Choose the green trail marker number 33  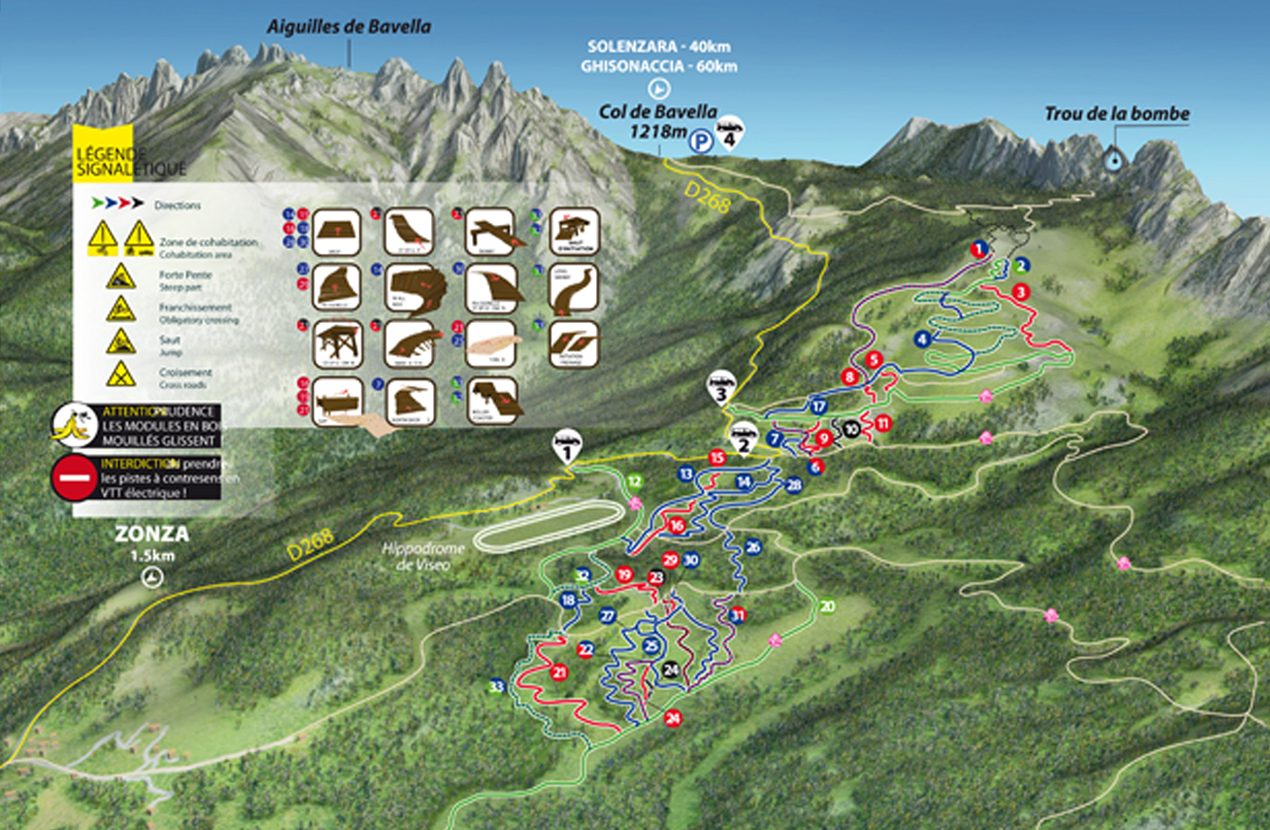click(496, 687)
